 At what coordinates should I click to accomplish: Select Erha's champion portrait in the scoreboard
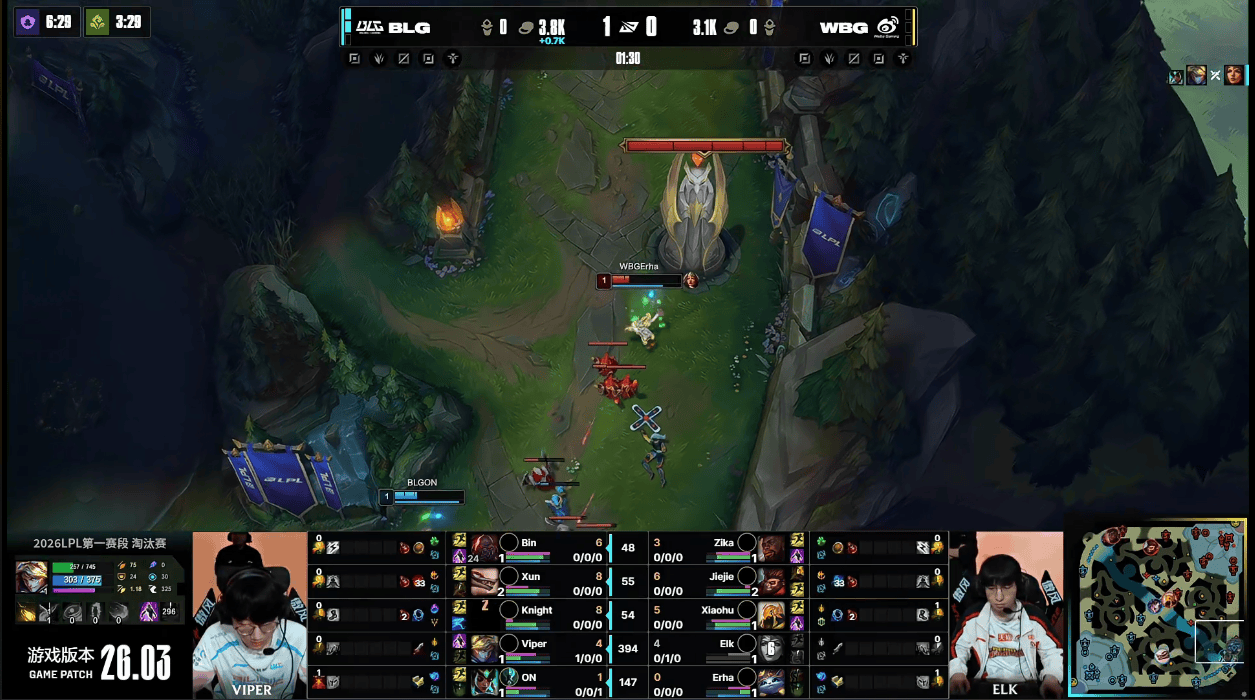772,681
